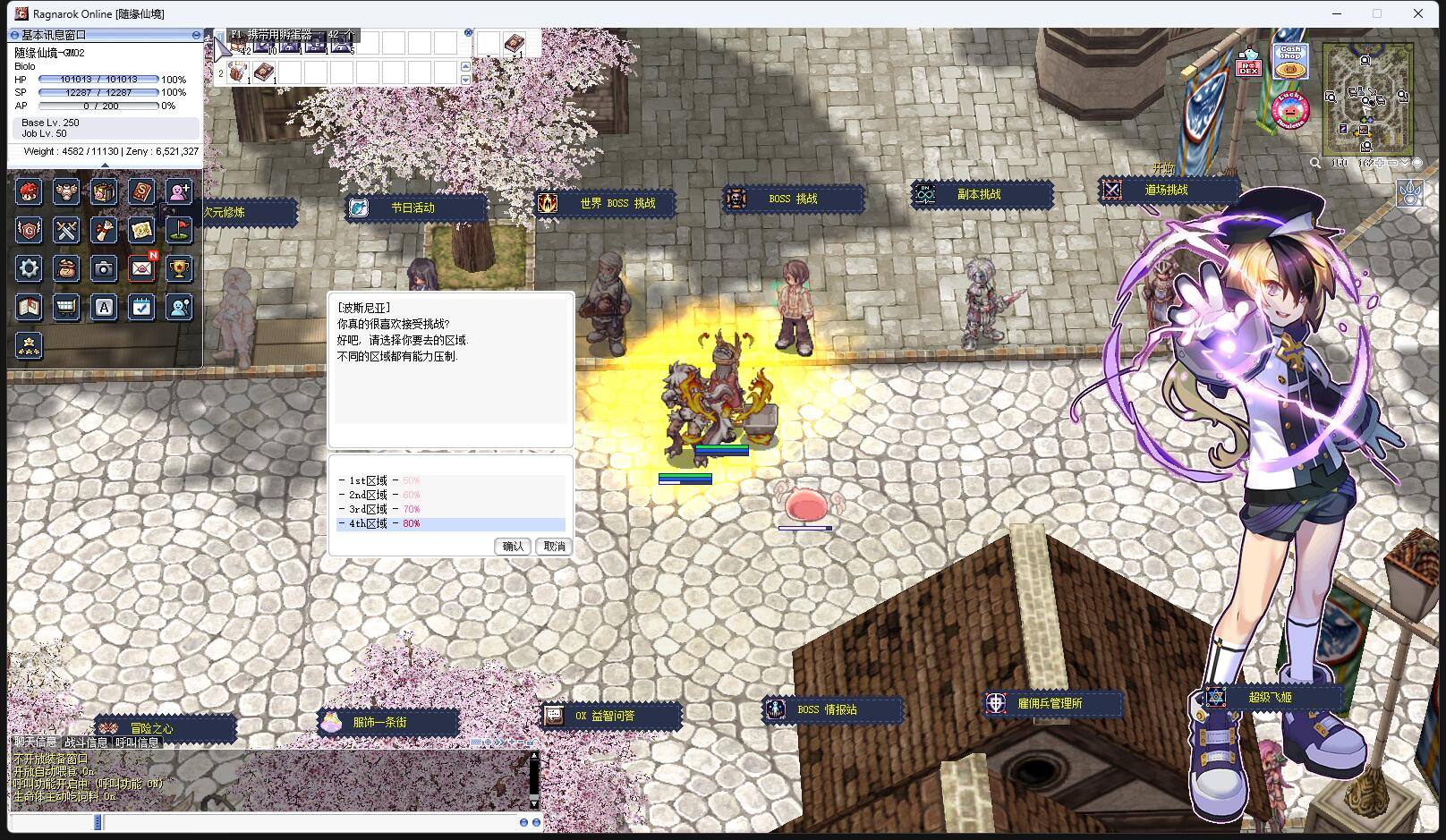Open the shopping cart icon
1446x840 pixels.
click(x=66, y=308)
